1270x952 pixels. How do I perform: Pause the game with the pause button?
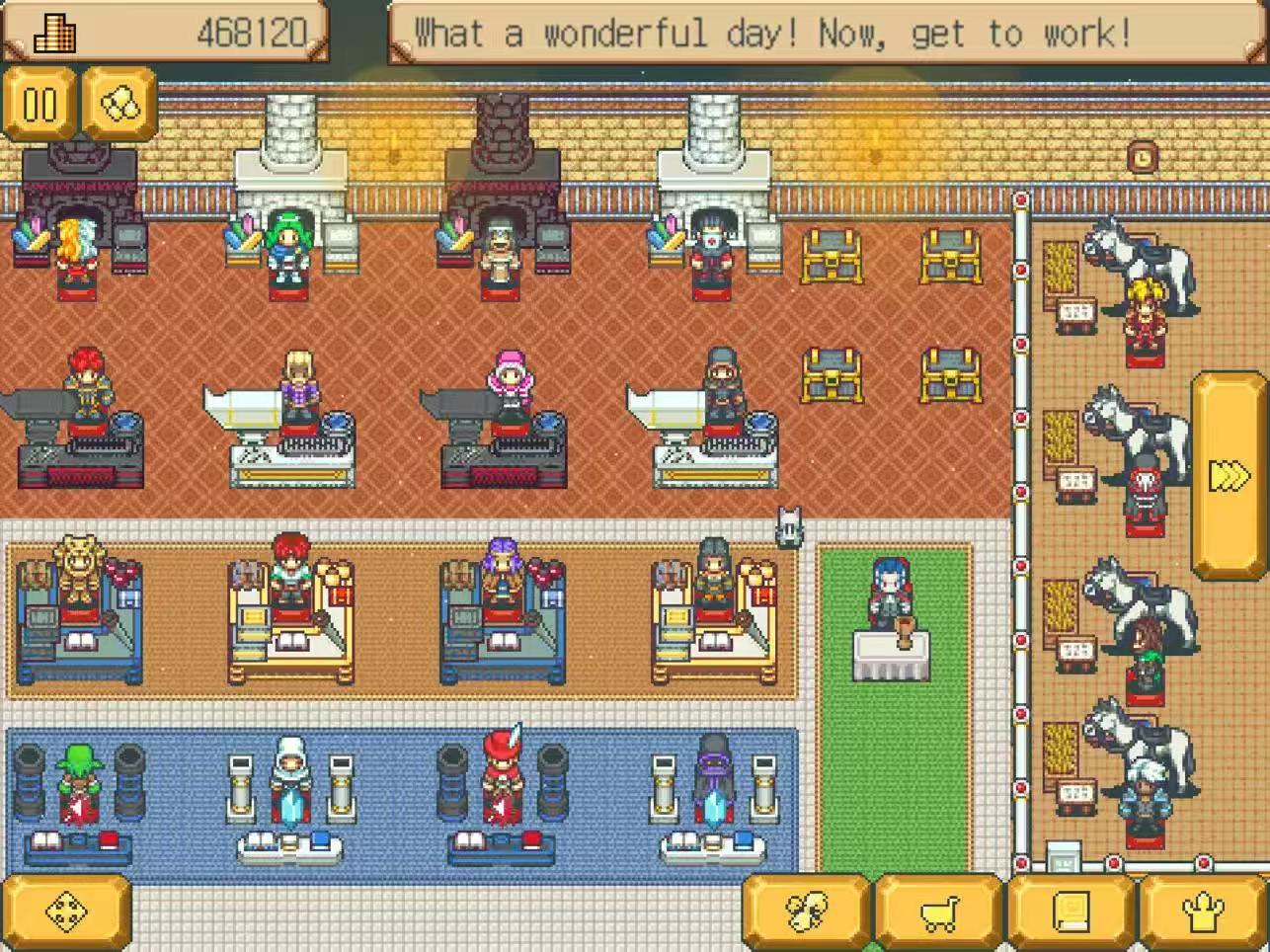(x=40, y=105)
